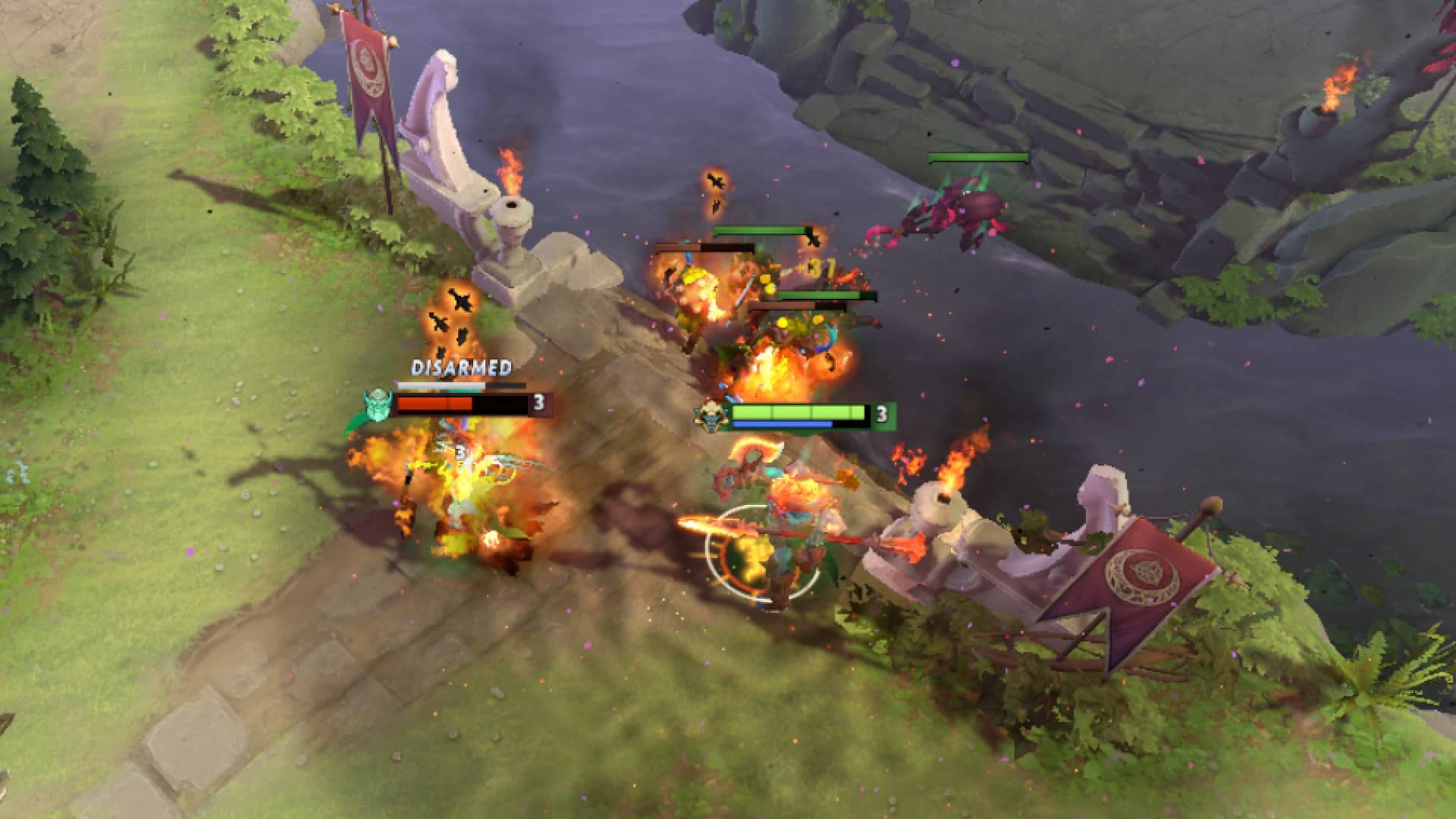Select the disarmed hero's green portrait icon
1456x819 pixels.
pyautogui.click(x=378, y=405)
